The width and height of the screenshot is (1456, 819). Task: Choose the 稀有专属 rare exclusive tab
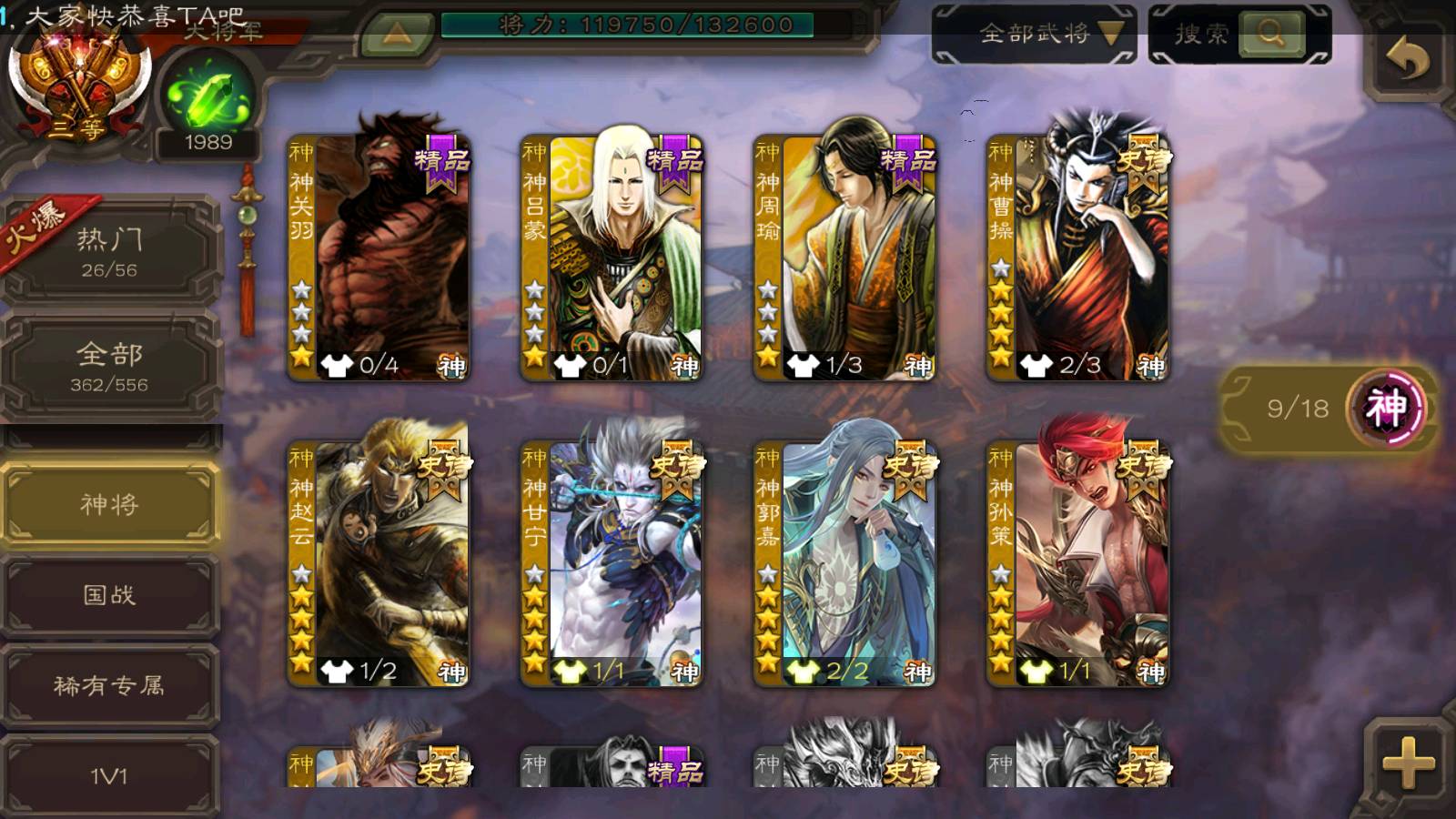[x=109, y=685]
